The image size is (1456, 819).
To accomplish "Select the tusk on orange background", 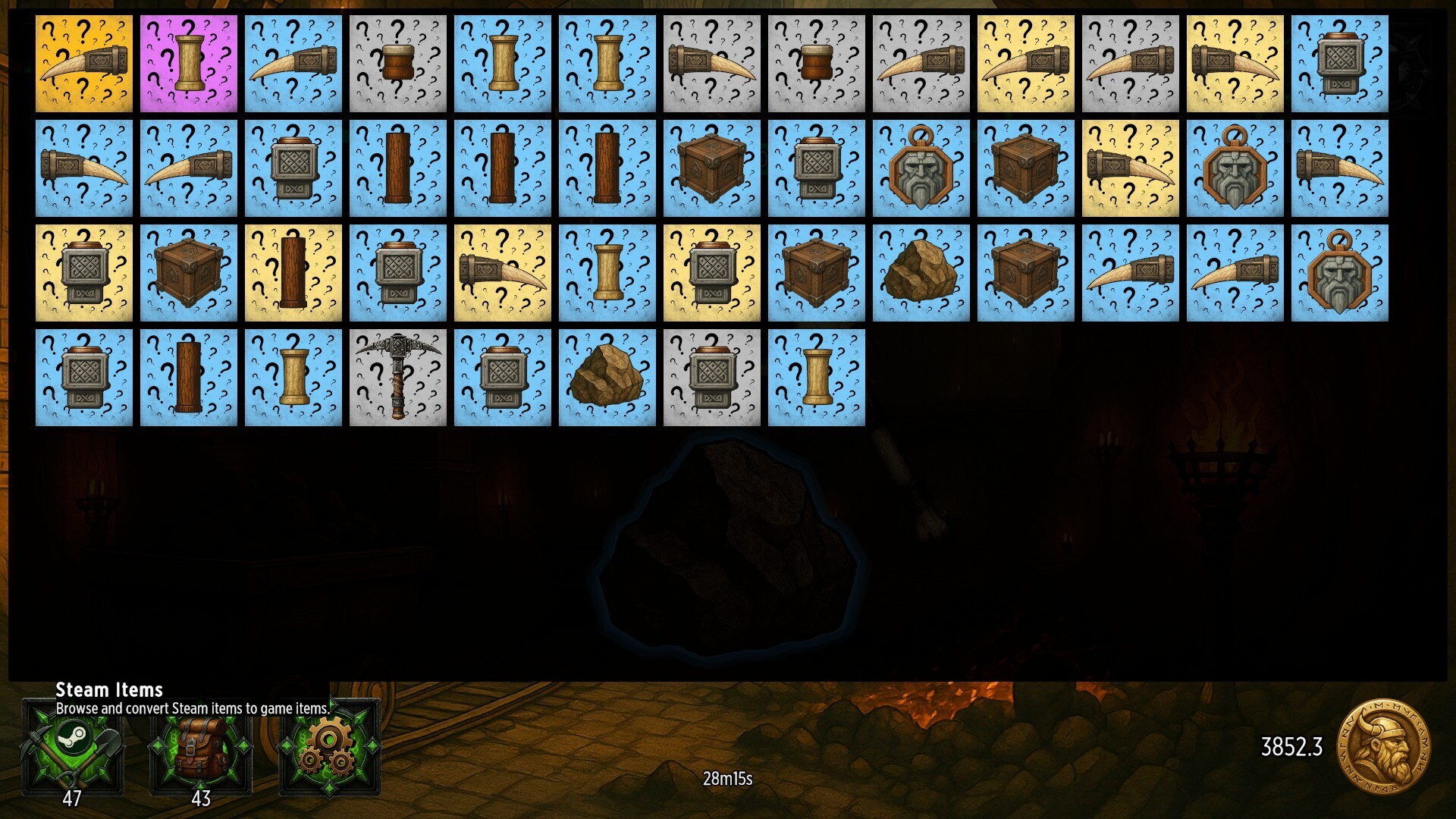I will coord(84,64).
